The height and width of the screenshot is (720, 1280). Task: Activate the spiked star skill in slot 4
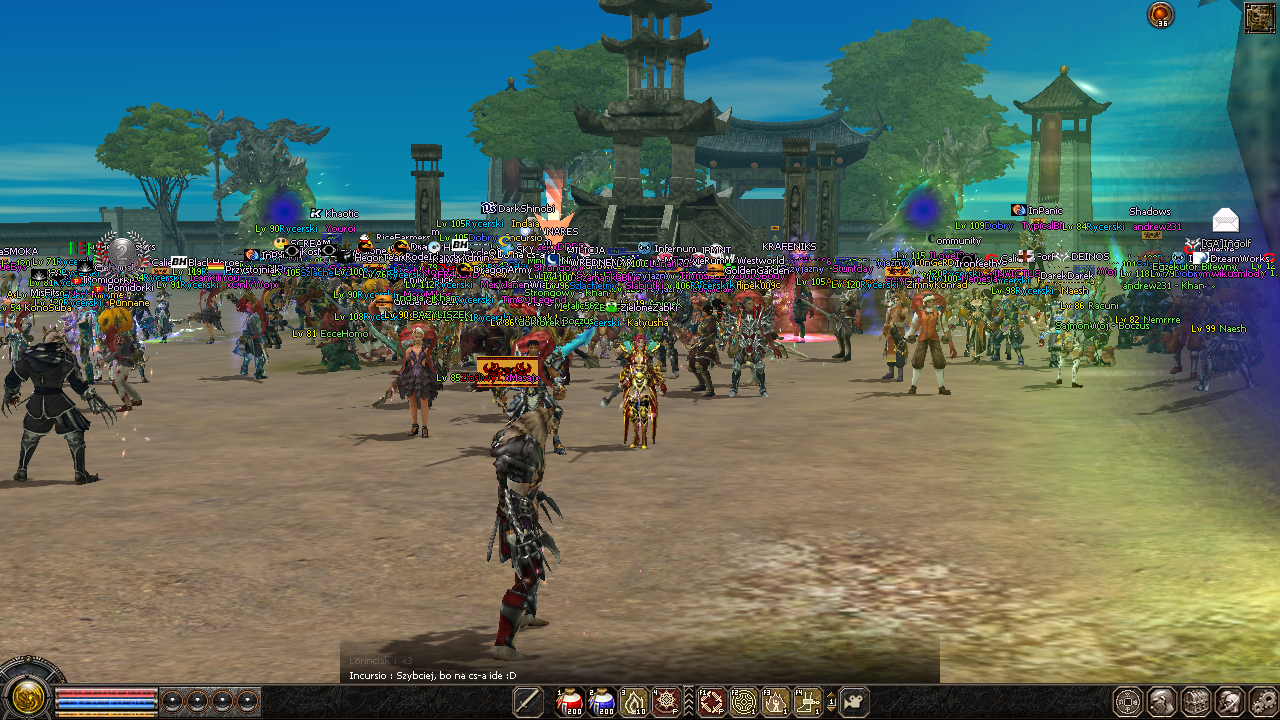666,702
